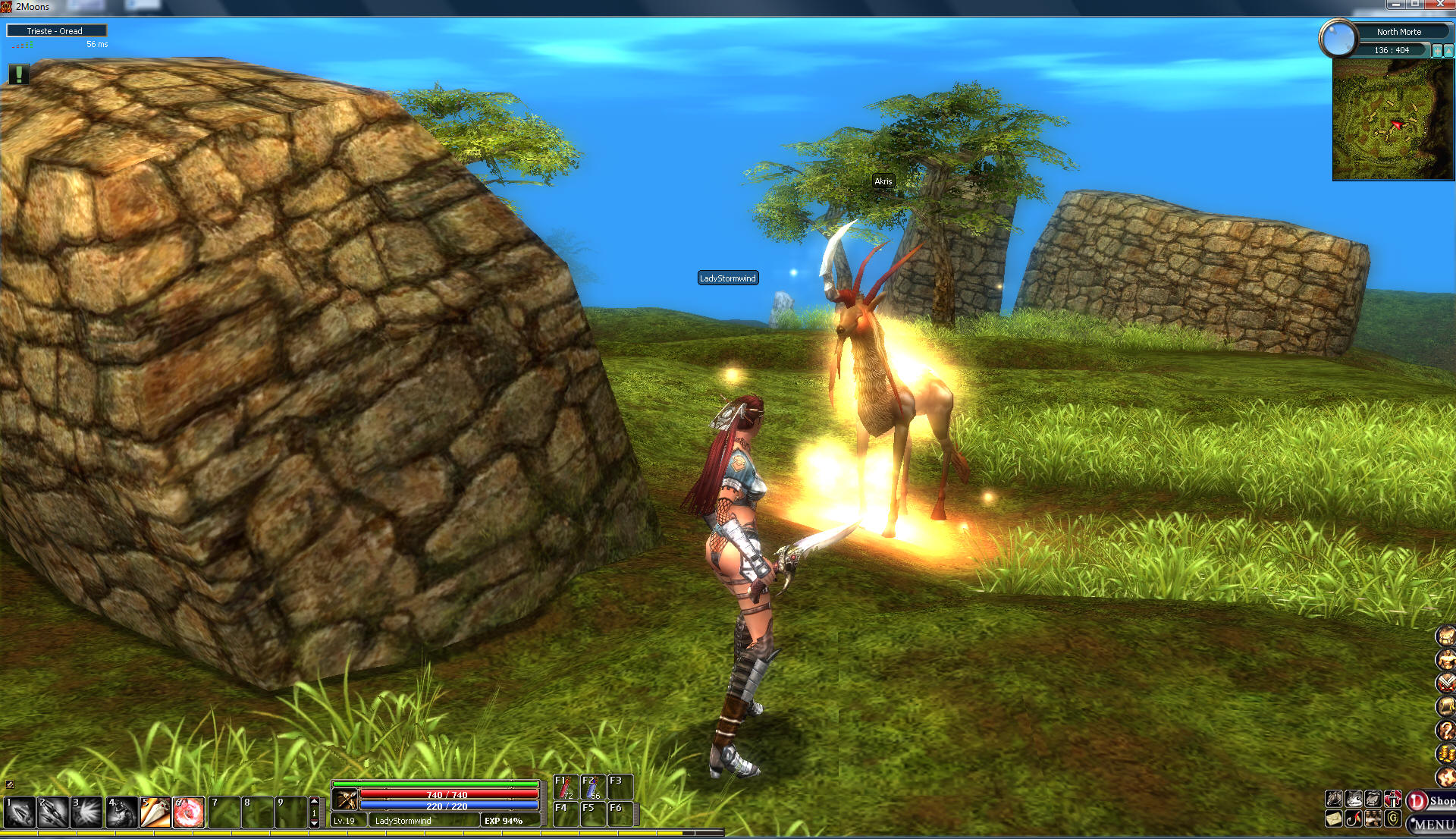Activate the blade skill in slot 5
1456x839 pixels.
click(x=155, y=812)
